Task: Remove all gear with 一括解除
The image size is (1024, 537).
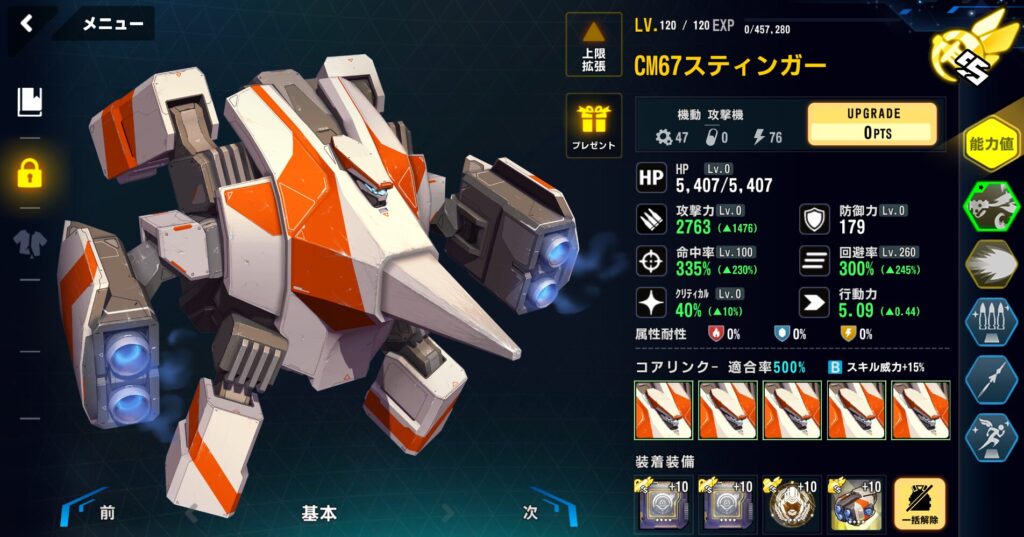Action: (x=919, y=504)
